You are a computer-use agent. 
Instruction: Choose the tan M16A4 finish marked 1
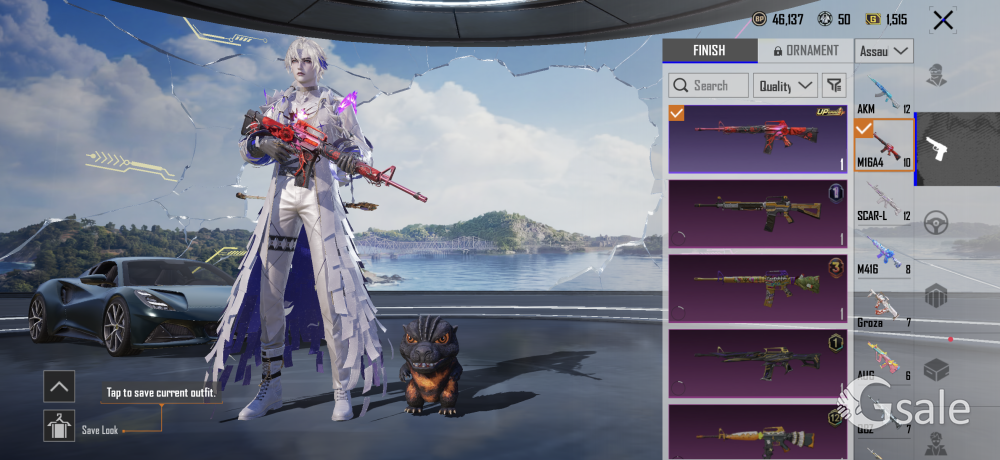tap(757, 213)
